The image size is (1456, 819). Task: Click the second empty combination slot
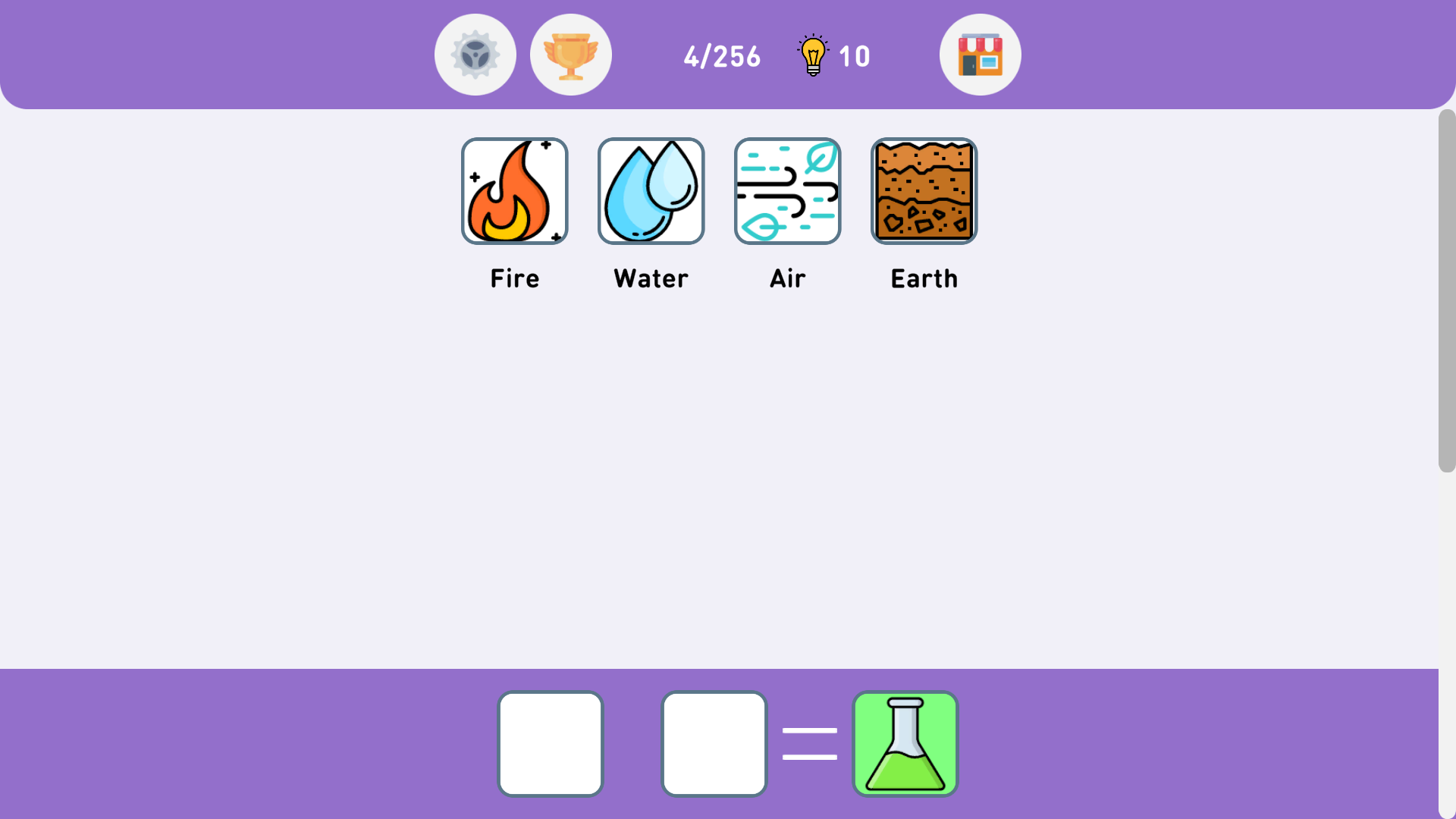714,743
